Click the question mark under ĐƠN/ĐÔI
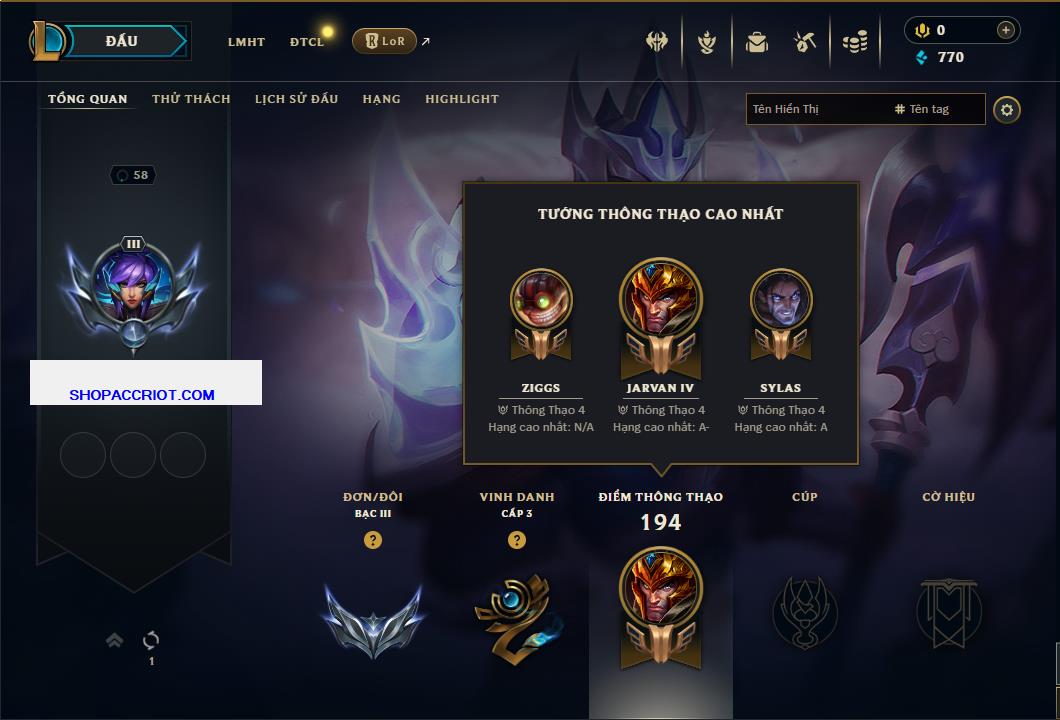The height and width of the screenshot is (720, 1060). [x=373, y=540]
